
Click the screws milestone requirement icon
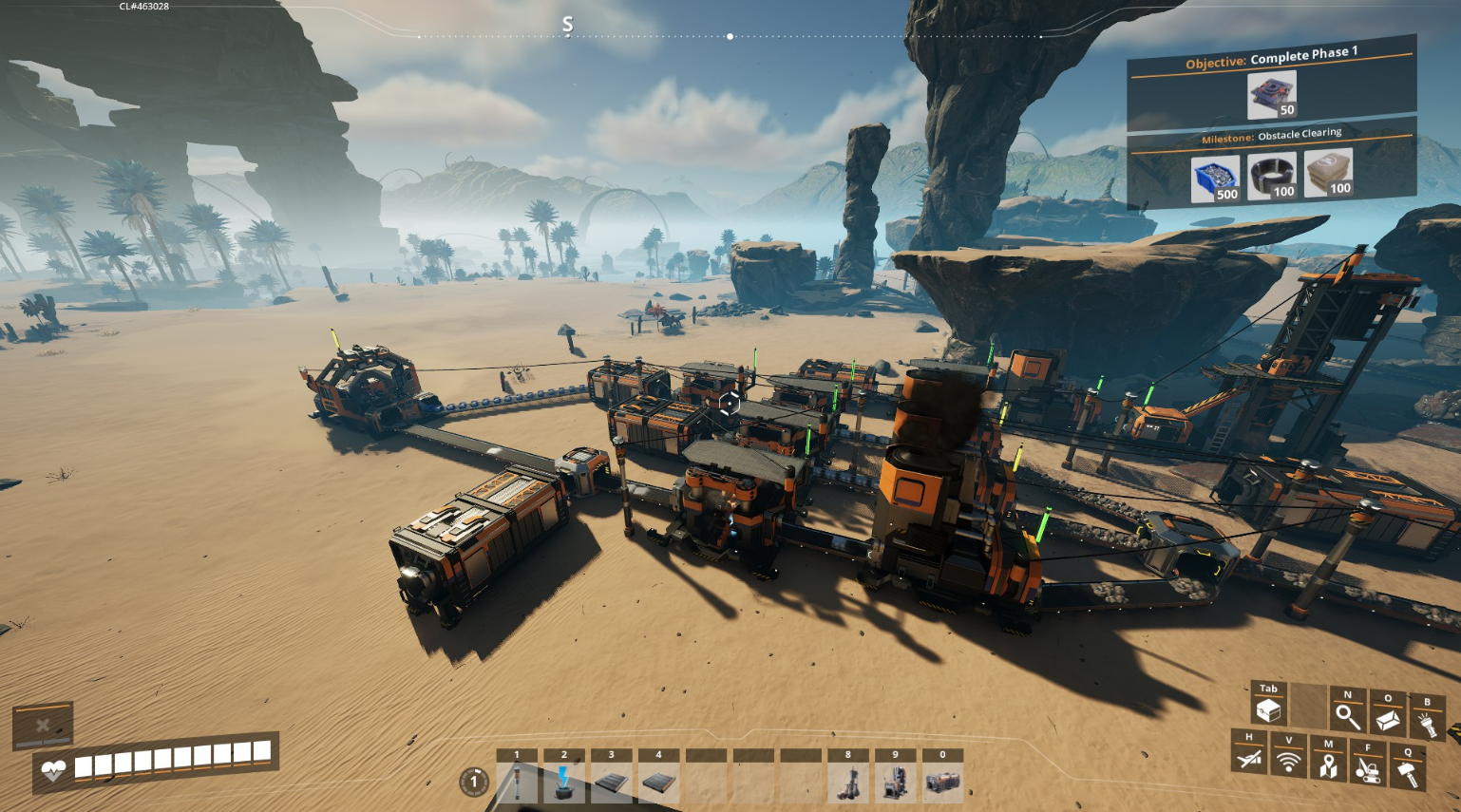tap(1215, 179)
